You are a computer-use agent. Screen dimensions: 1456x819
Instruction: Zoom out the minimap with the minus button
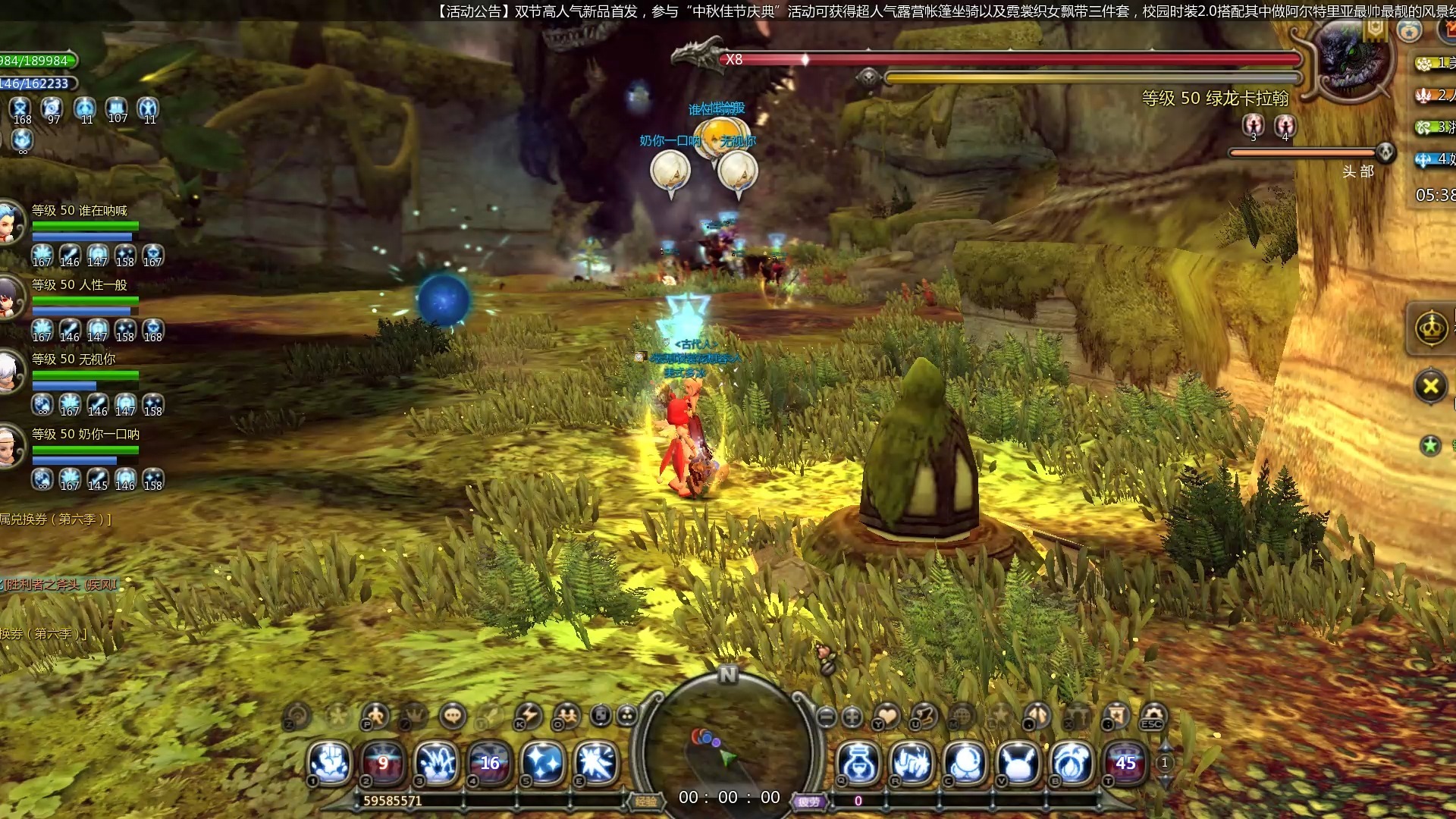[827, 716]
